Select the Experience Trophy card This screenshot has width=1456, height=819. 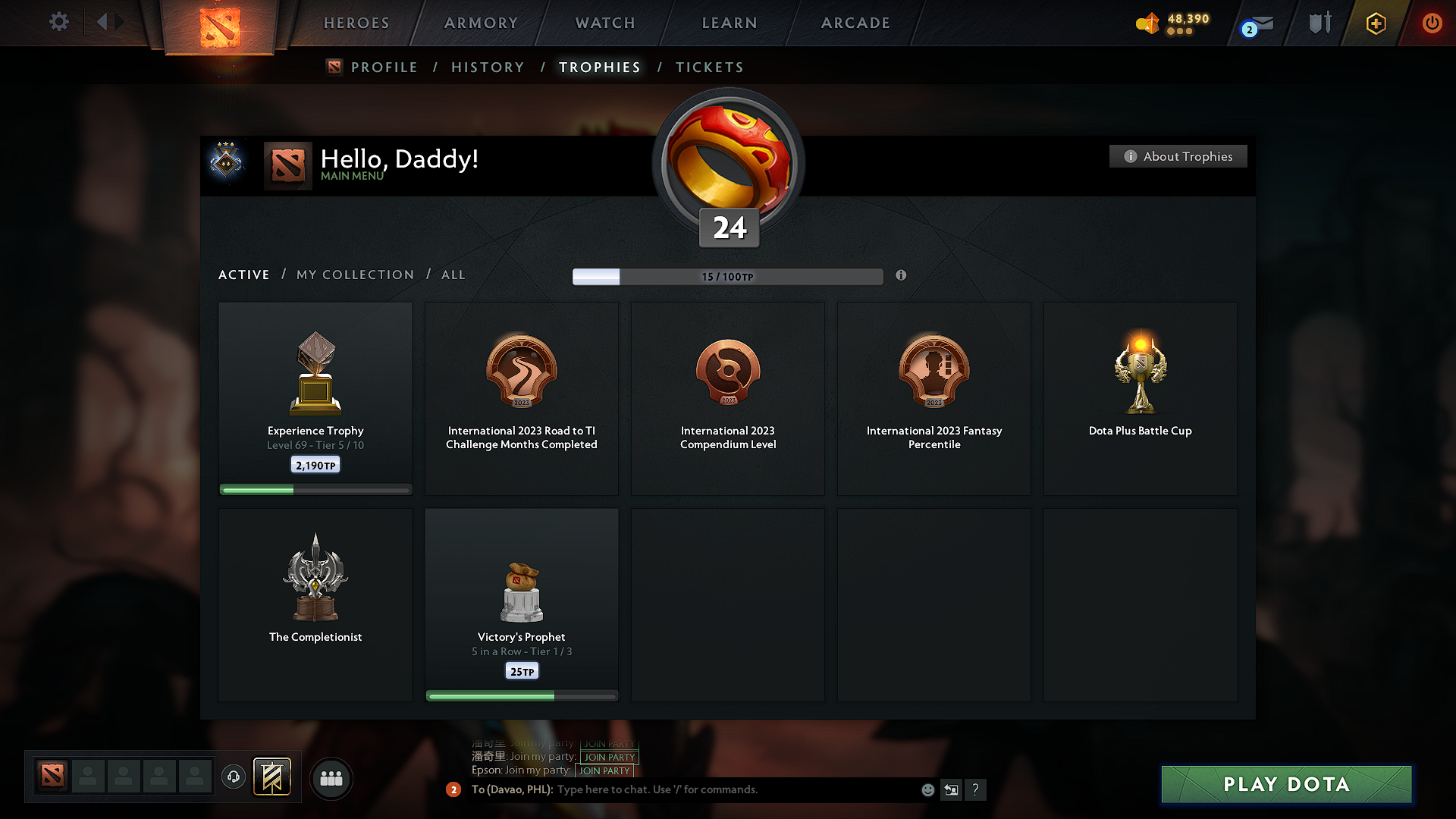point(315,398)
